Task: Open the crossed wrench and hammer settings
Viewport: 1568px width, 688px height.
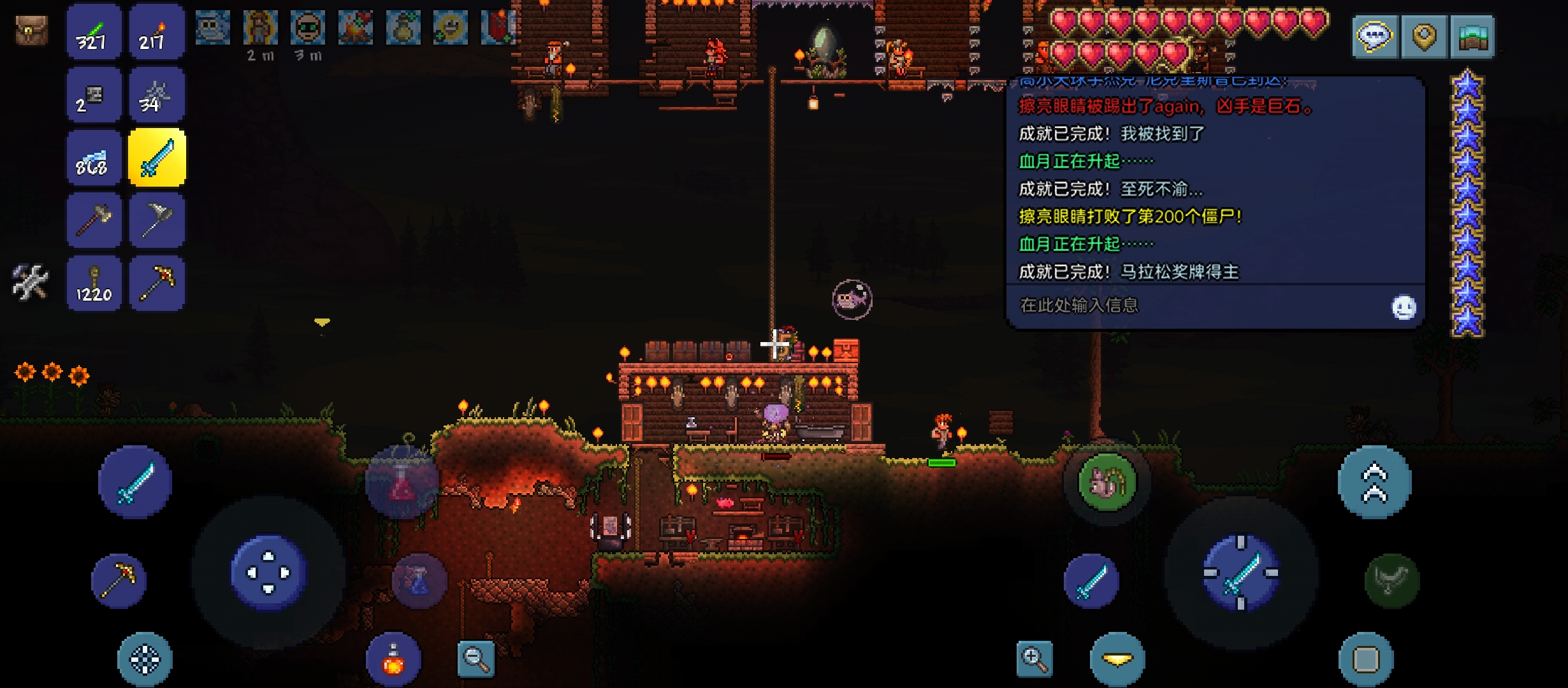Action: (x=30, y=282)
